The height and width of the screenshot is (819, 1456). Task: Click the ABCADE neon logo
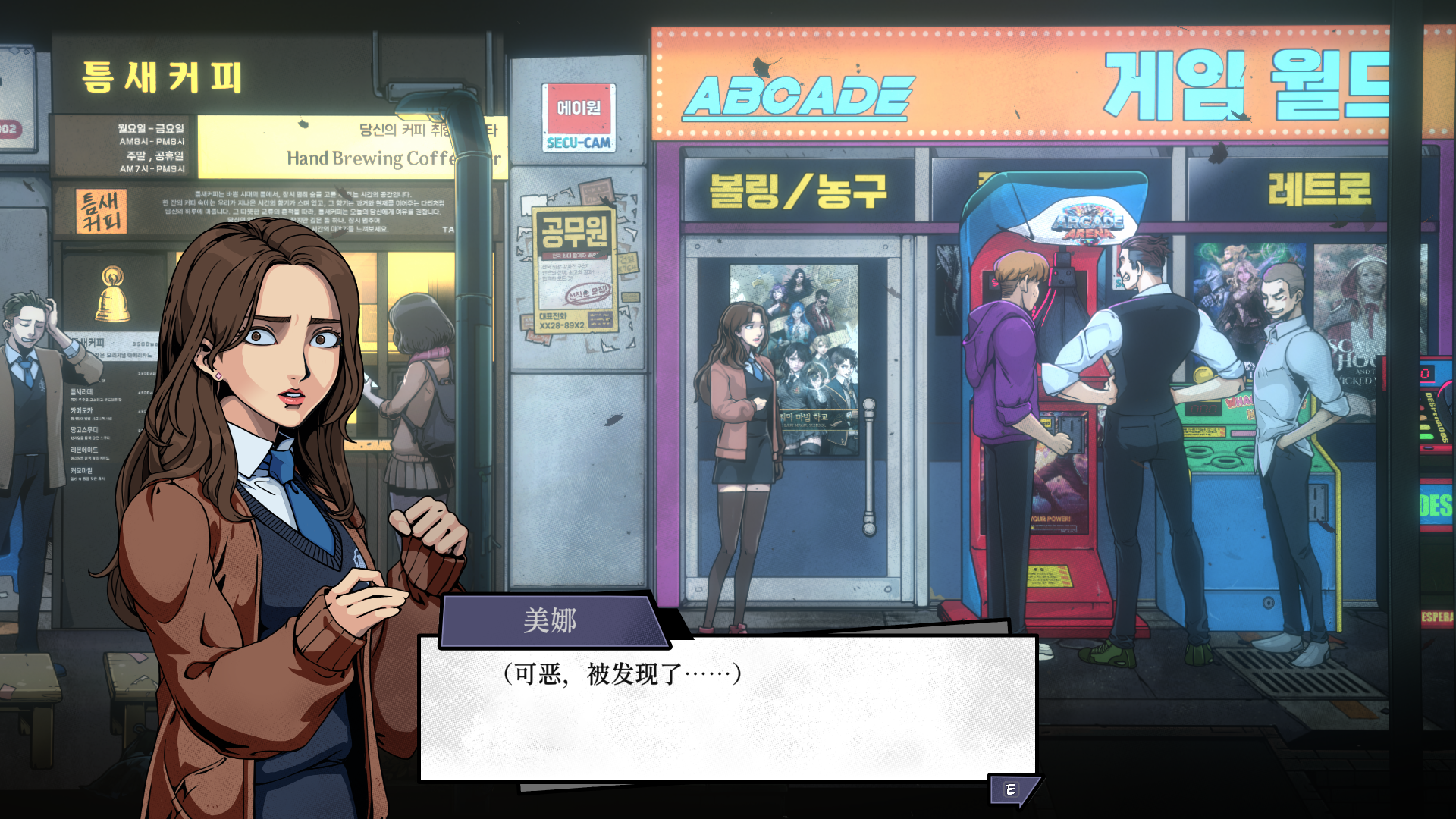(x=796, y=95)
